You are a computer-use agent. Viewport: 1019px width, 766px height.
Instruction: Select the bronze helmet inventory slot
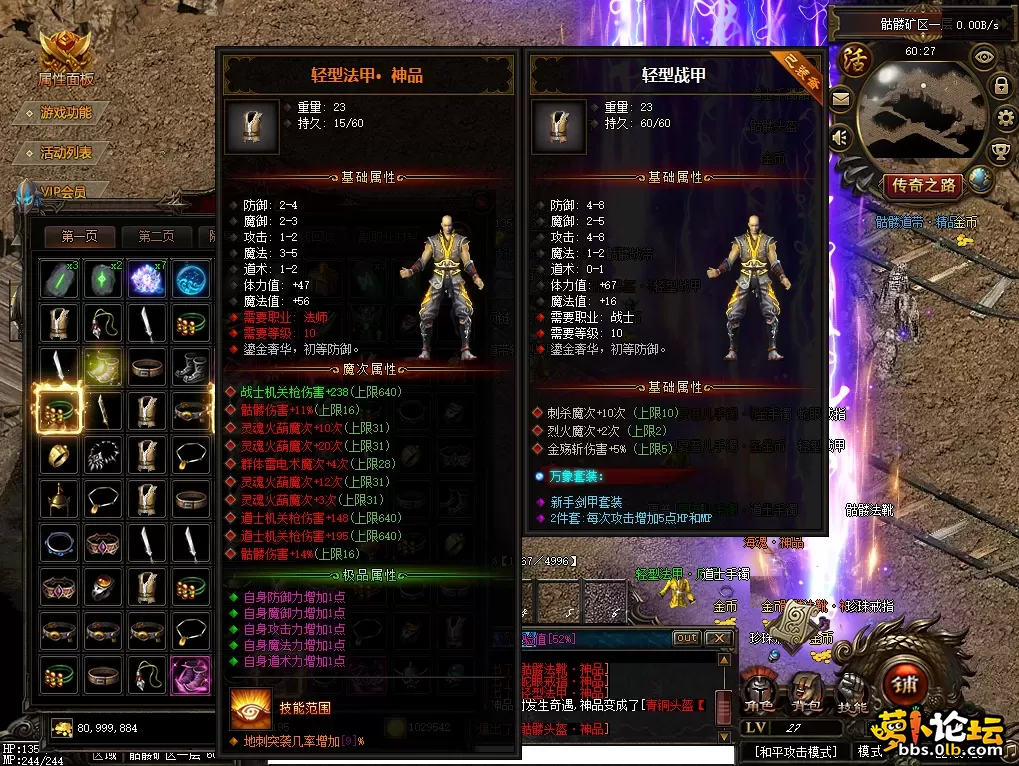[59, 497]
